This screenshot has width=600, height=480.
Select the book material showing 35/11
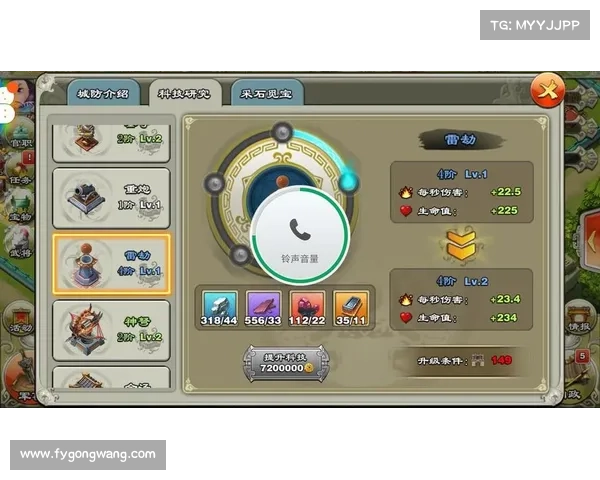[x=351, y=309]
